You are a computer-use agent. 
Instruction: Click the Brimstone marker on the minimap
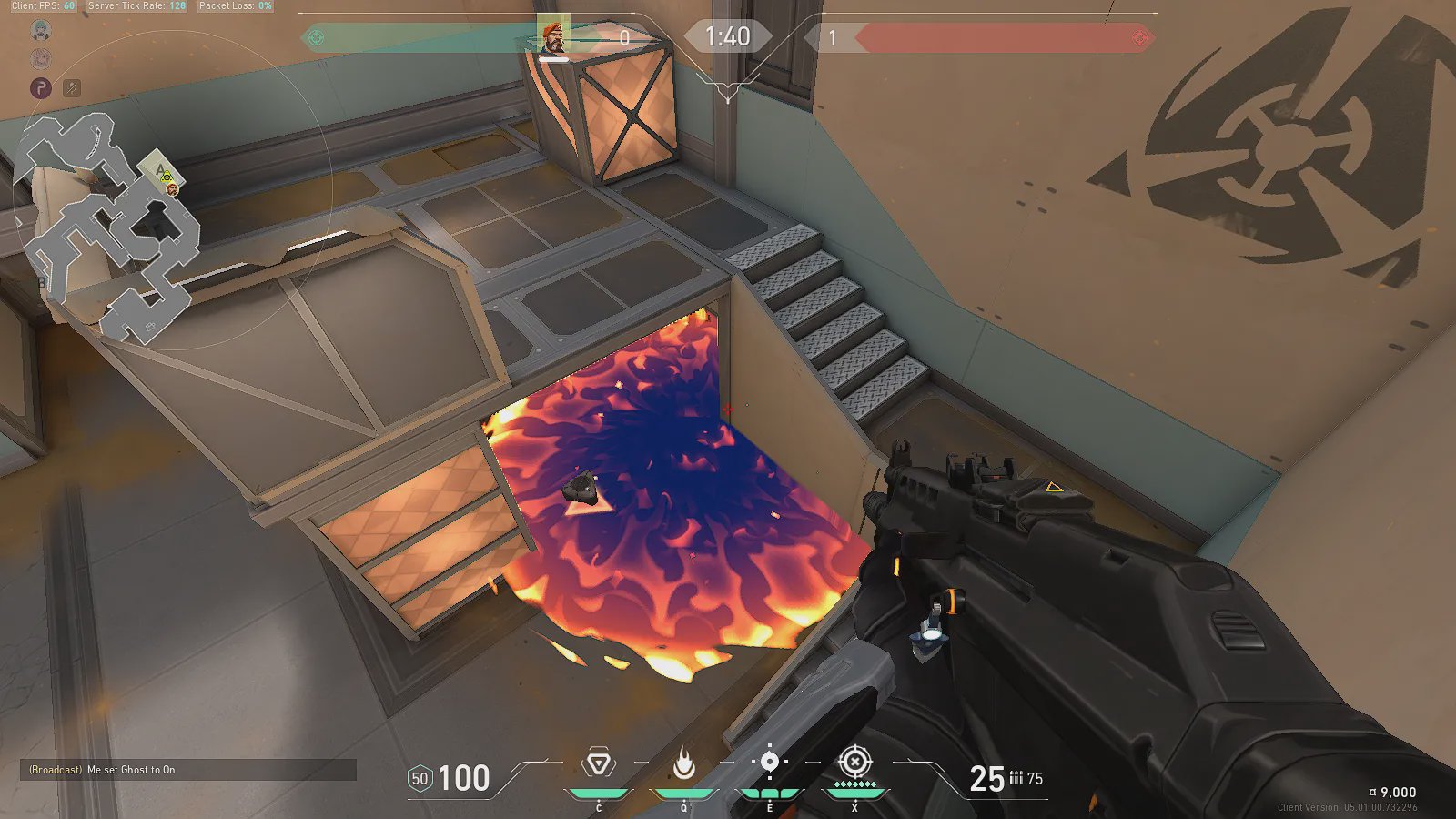click(x=171, y=188)
